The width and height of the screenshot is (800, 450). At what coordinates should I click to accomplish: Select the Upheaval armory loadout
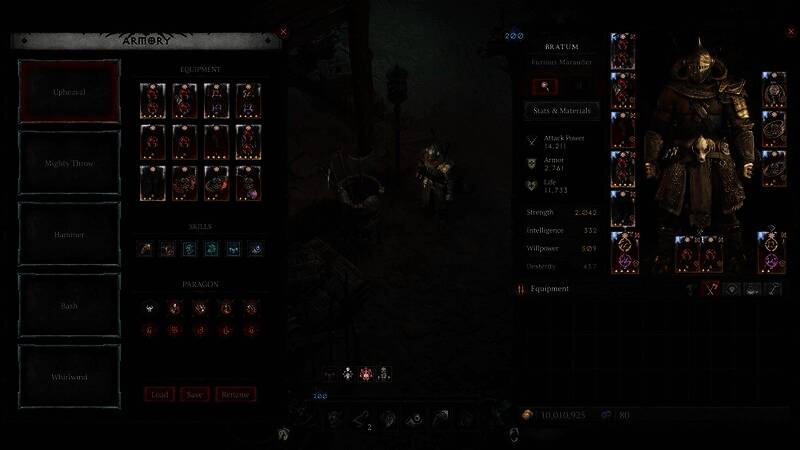click(70, 90)
